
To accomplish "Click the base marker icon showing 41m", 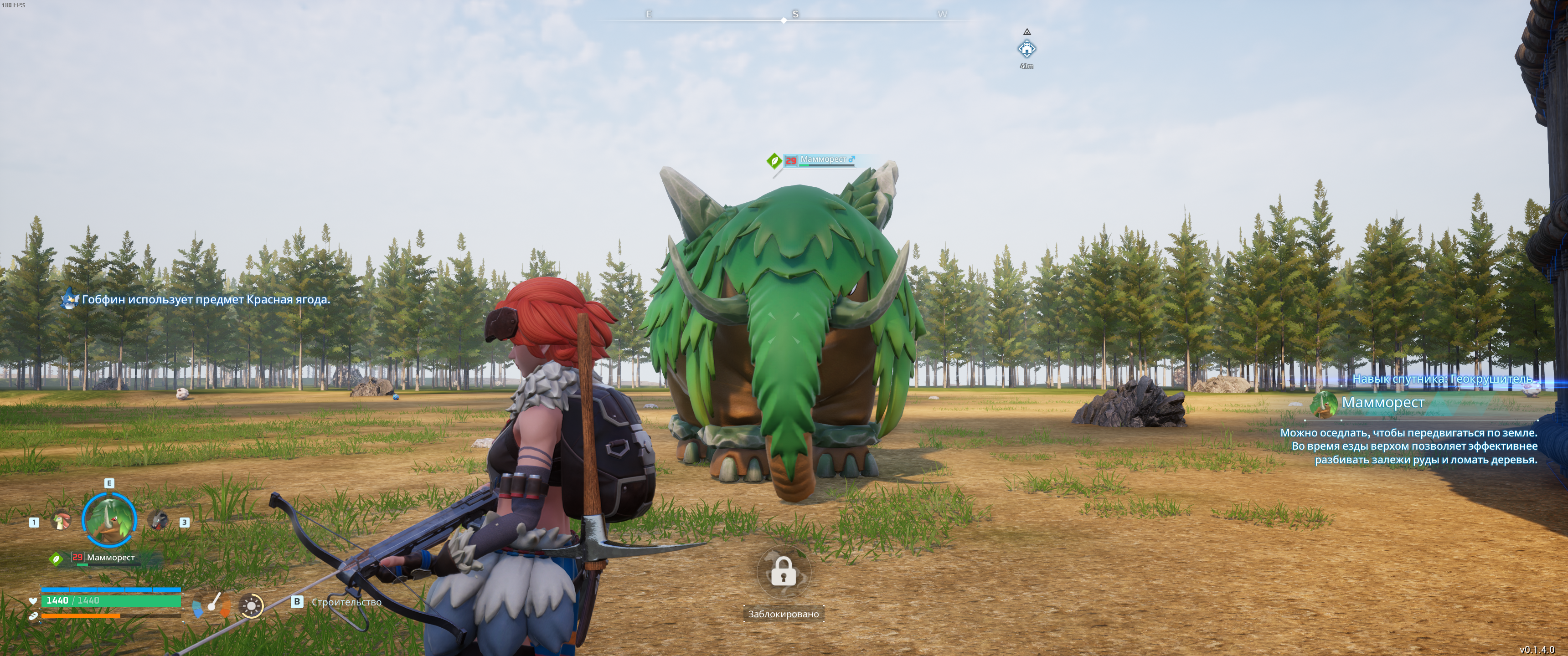I will click(x=1027, y=49).
